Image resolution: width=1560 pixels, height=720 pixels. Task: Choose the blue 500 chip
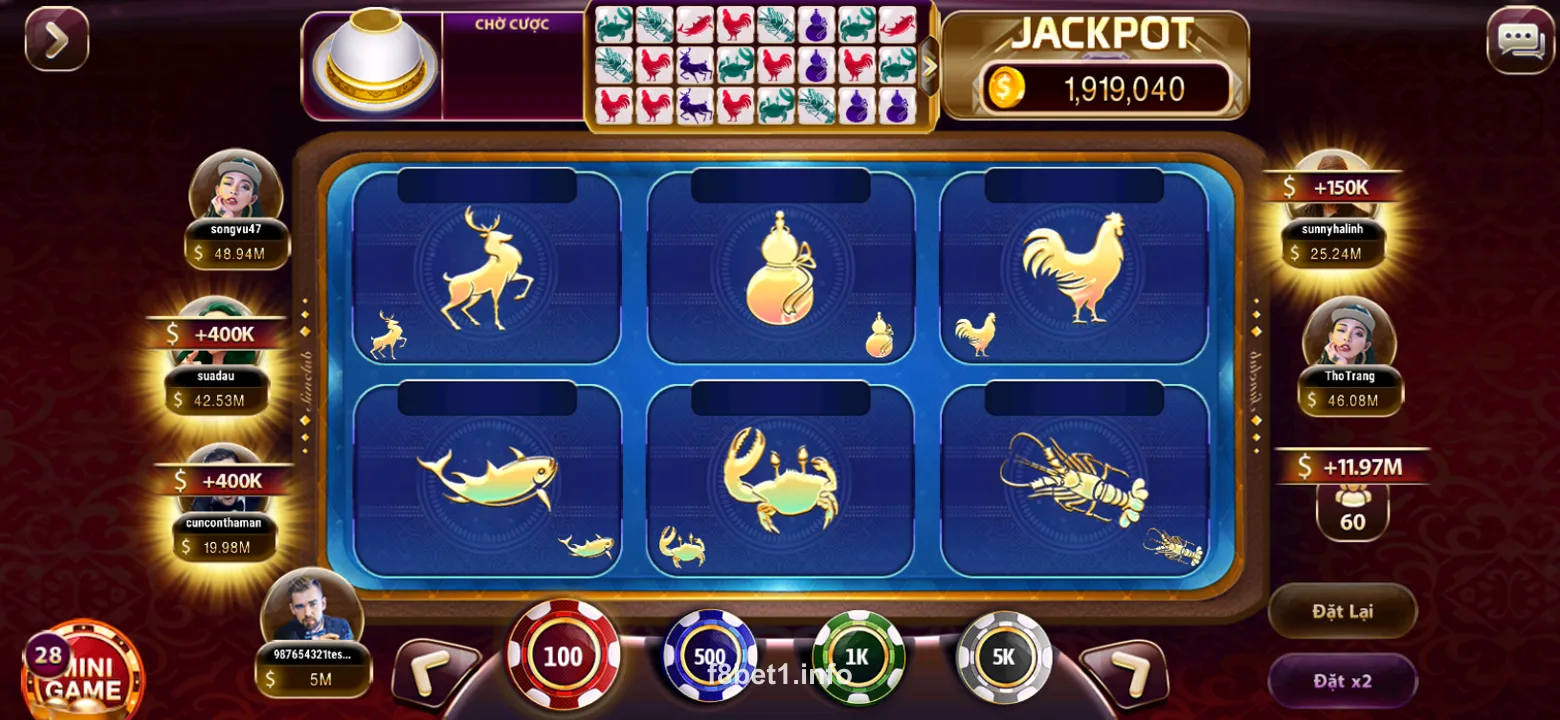click(x=710, y=656)
